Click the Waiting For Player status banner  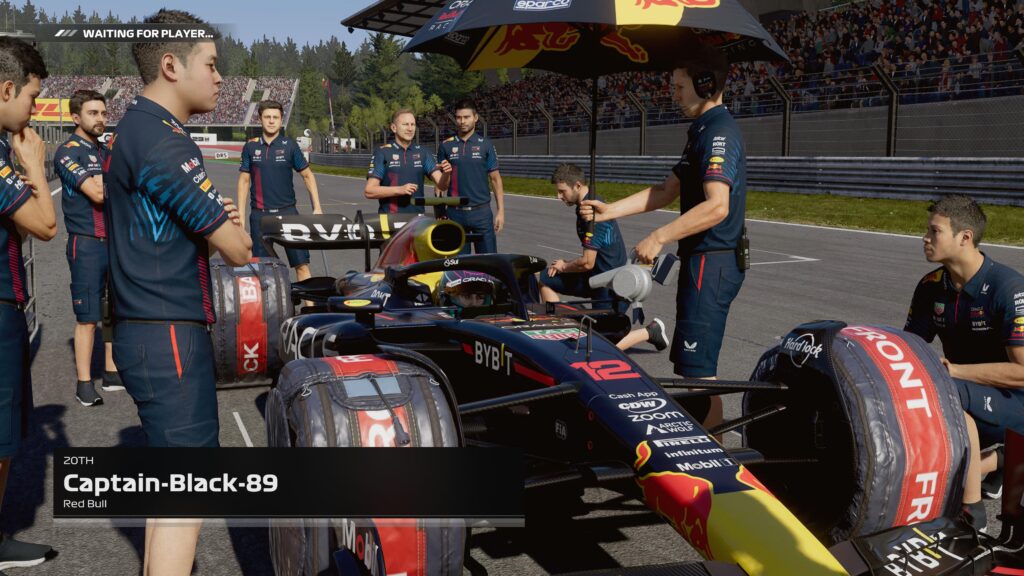pos(136,33)
